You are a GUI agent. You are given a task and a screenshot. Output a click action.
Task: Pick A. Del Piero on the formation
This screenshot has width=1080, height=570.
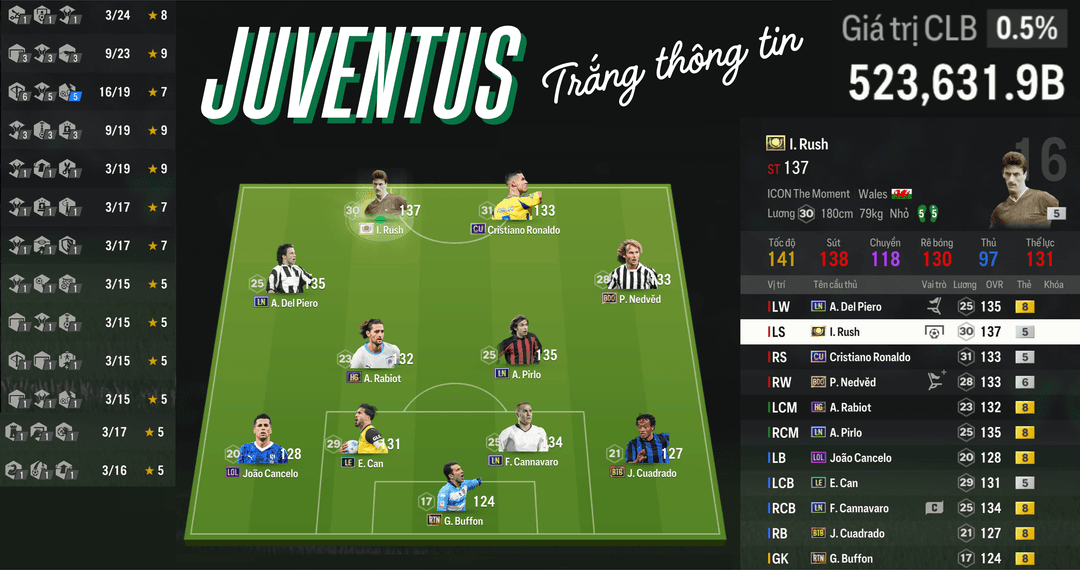(x=285, y=275)
